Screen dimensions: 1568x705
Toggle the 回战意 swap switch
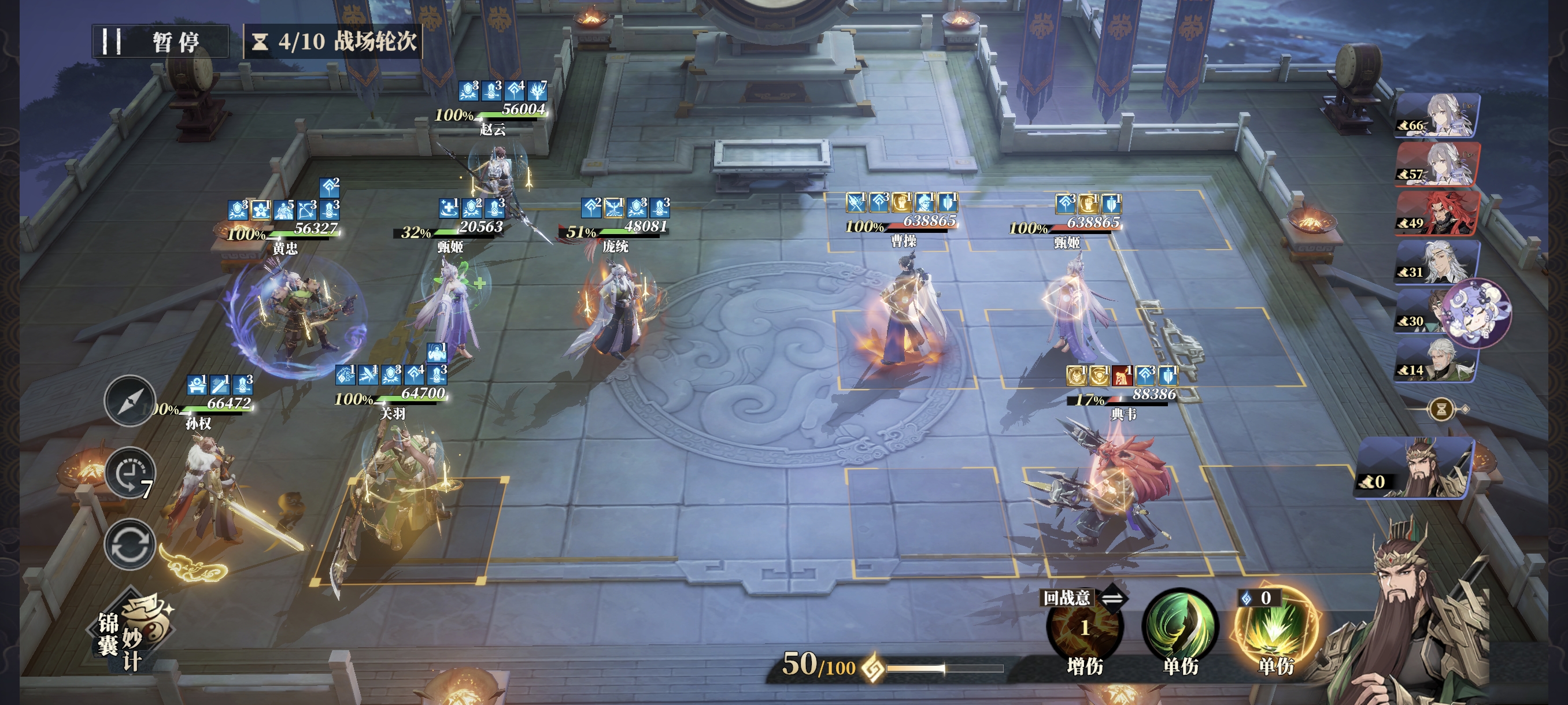pos(1113,599)
